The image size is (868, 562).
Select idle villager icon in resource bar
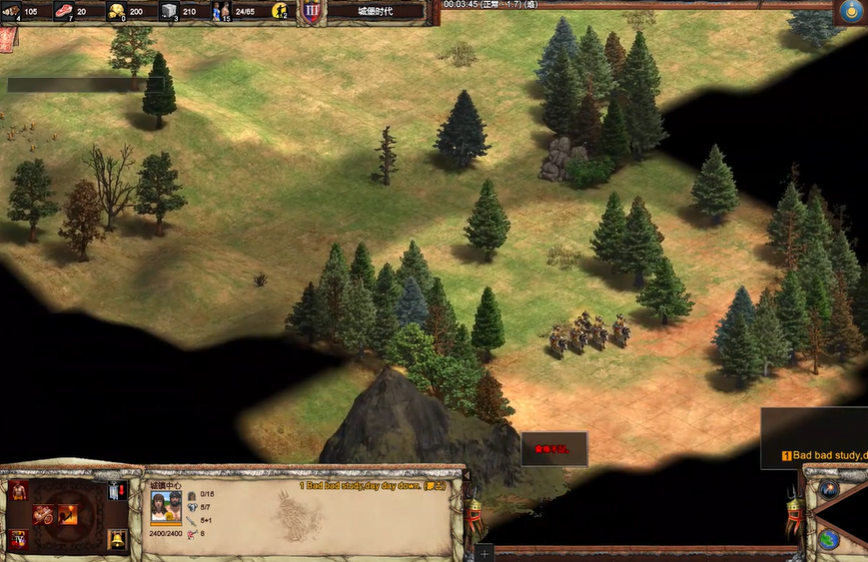280,11
